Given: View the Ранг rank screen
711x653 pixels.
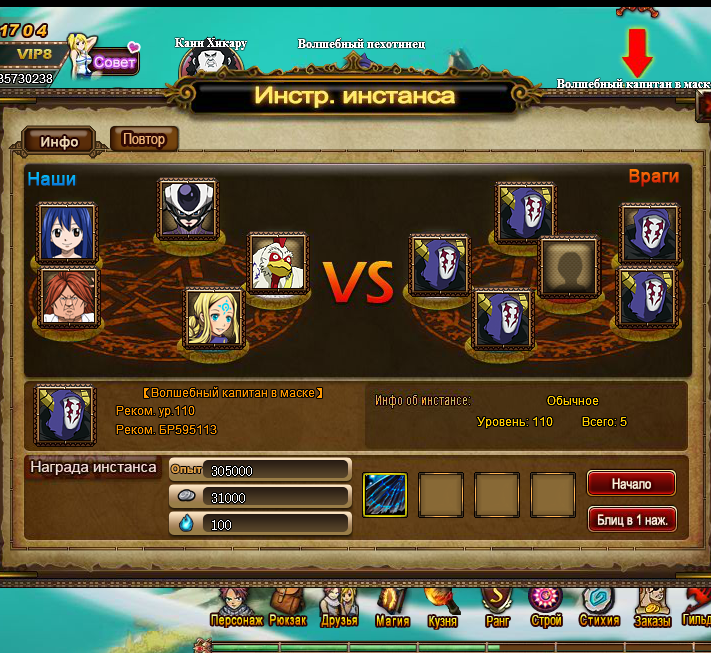Looking at the screenshot, I should pyautogui.click(x=497, y=605).
